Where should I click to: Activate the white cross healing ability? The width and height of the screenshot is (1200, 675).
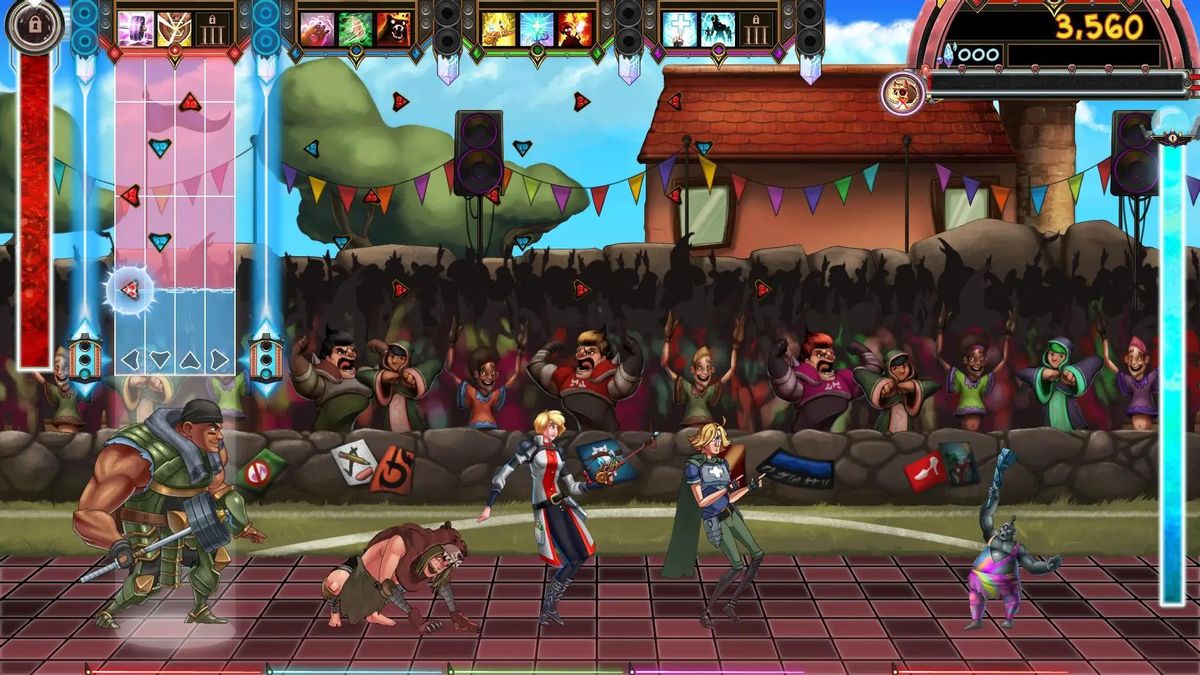(x=679, y=29)
